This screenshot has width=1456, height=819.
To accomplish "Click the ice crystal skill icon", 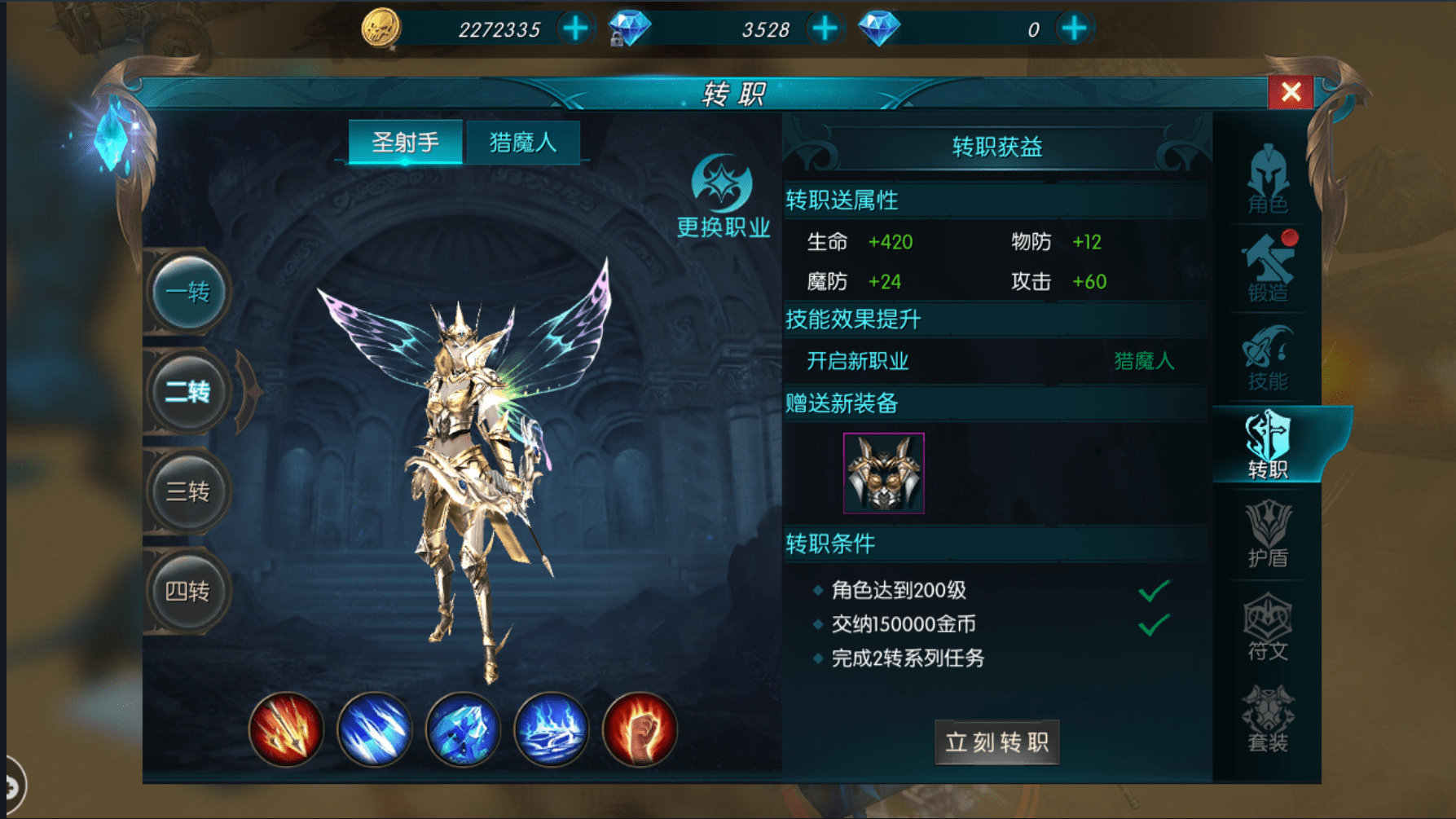I will (461, 728).
